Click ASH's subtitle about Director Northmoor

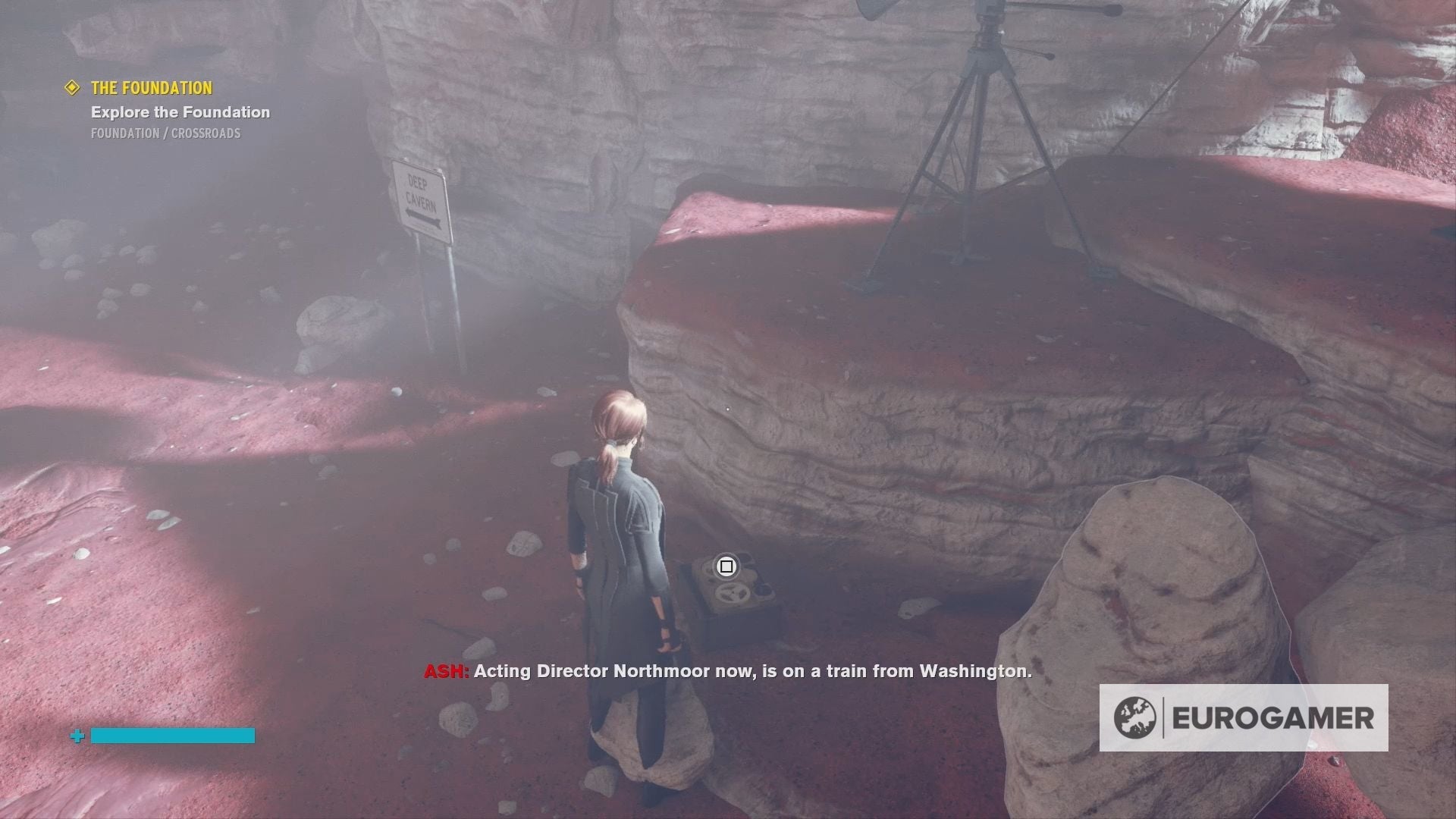[726, 671]
